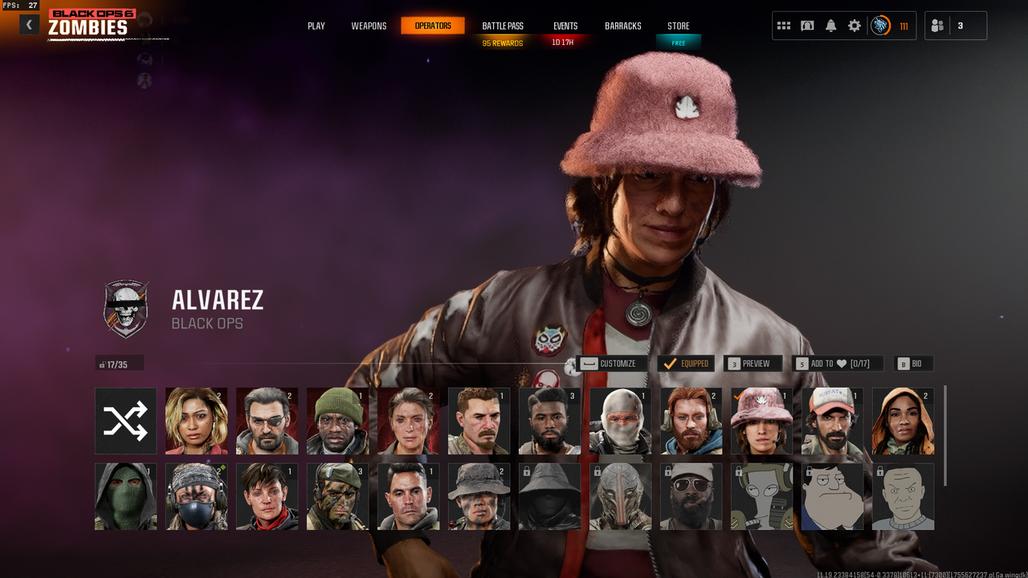
Task: Open the Store tab
Action: (x=678, y=26)
